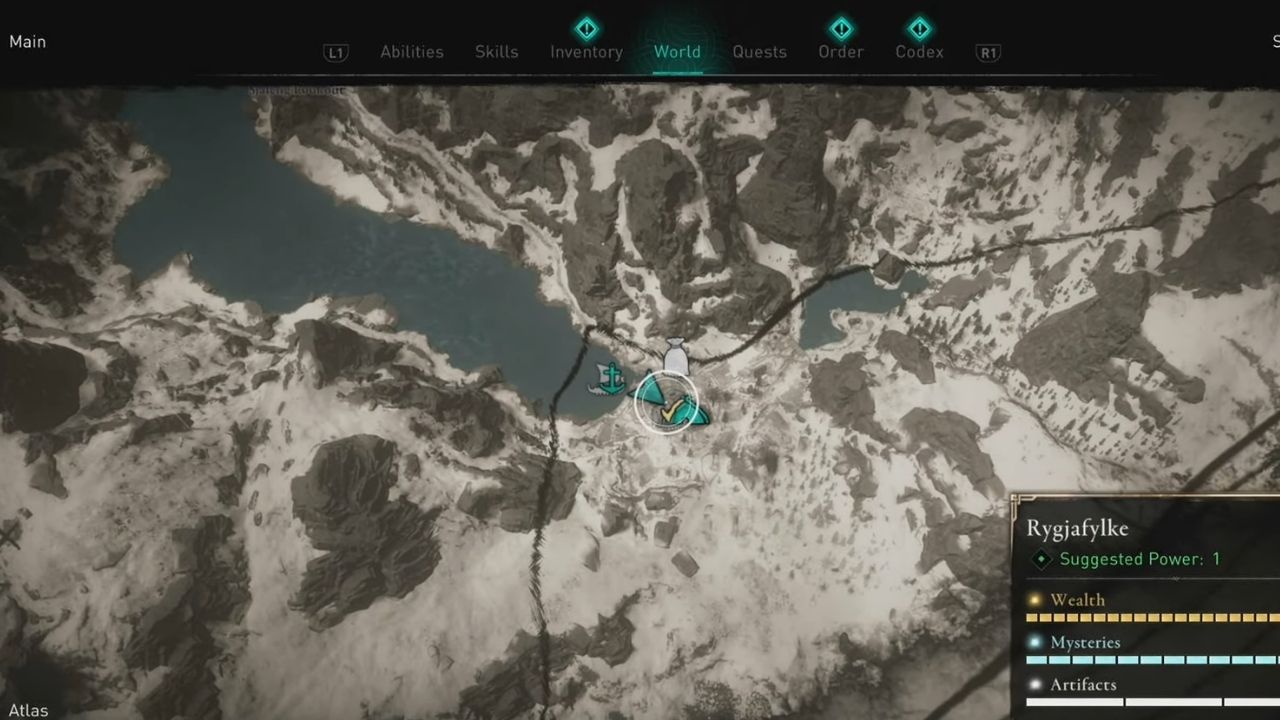Screen dimensions: 1280x720
Task: Open the Main menu
Action: 27,42
